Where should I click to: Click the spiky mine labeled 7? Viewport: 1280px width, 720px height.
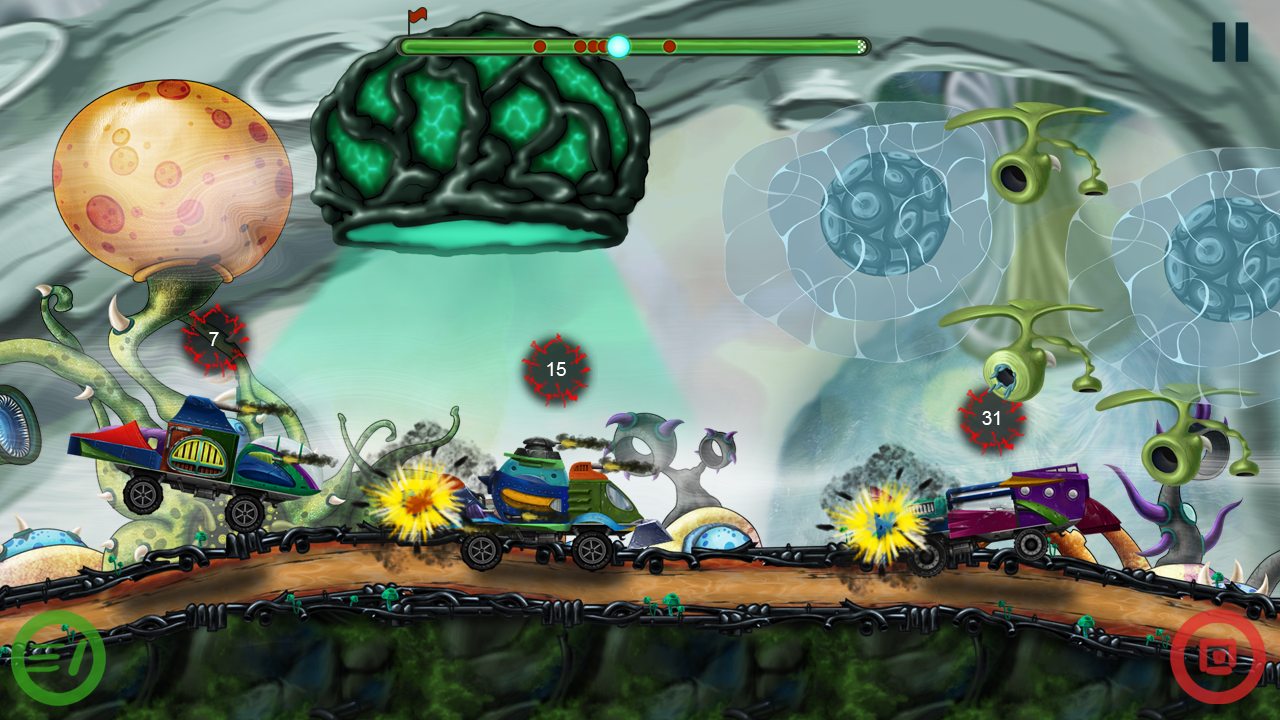click(x=213, y=338)
